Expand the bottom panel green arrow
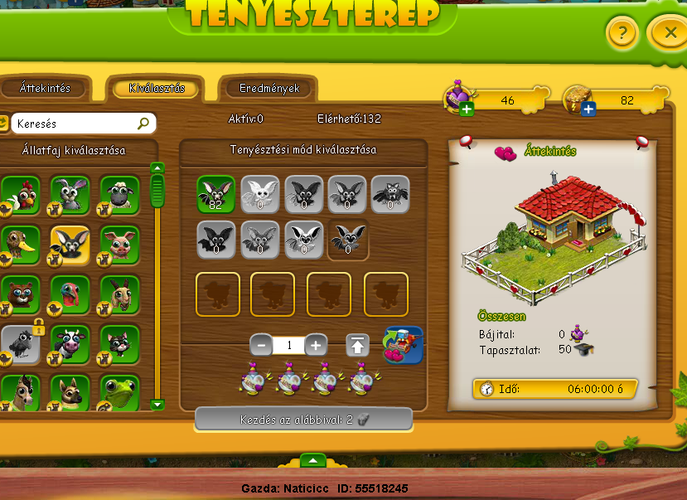The width and height of the screenshot is (687, 500). click(313, 460)
